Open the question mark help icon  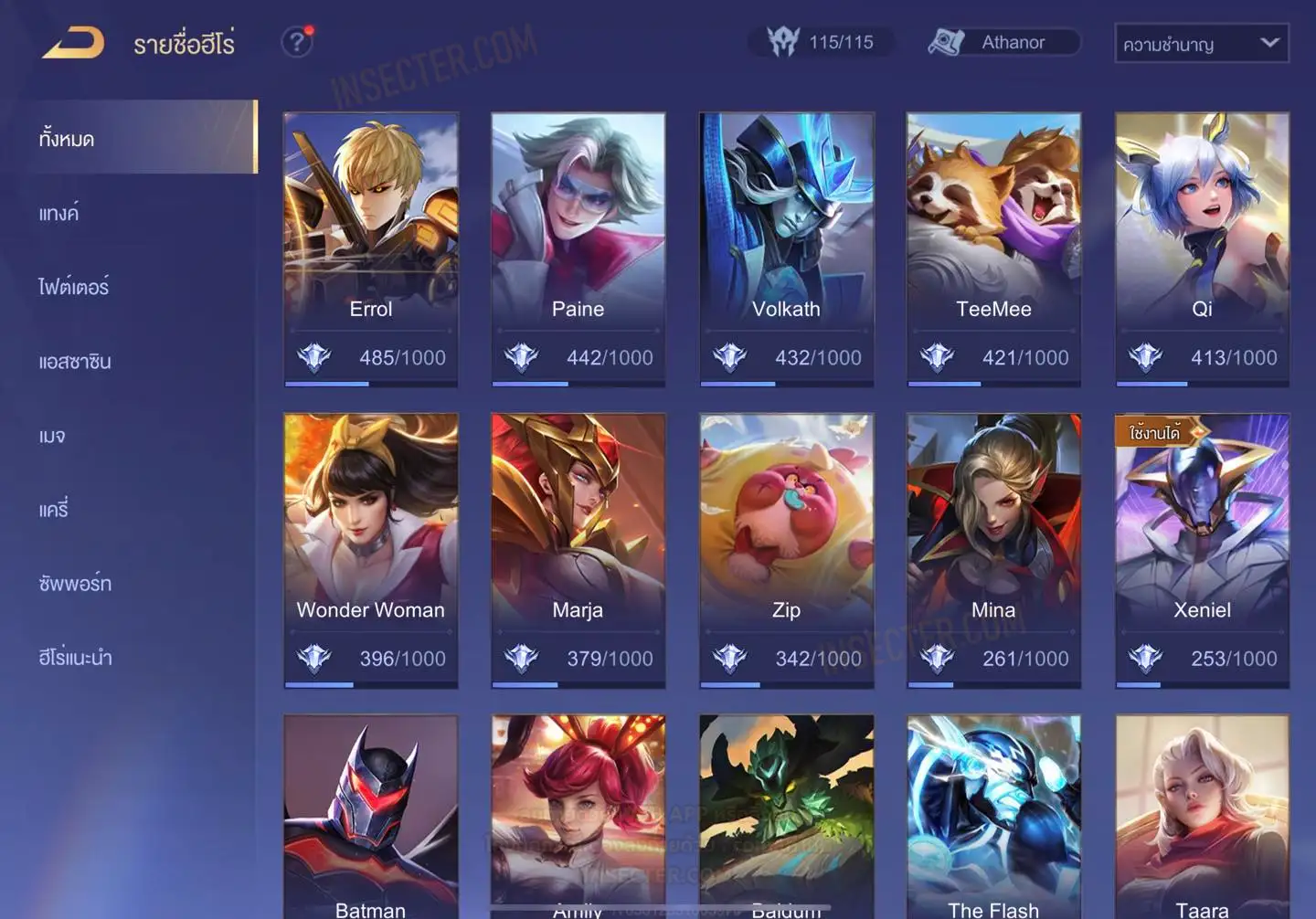pyautogui.click(x=296, y=42)
